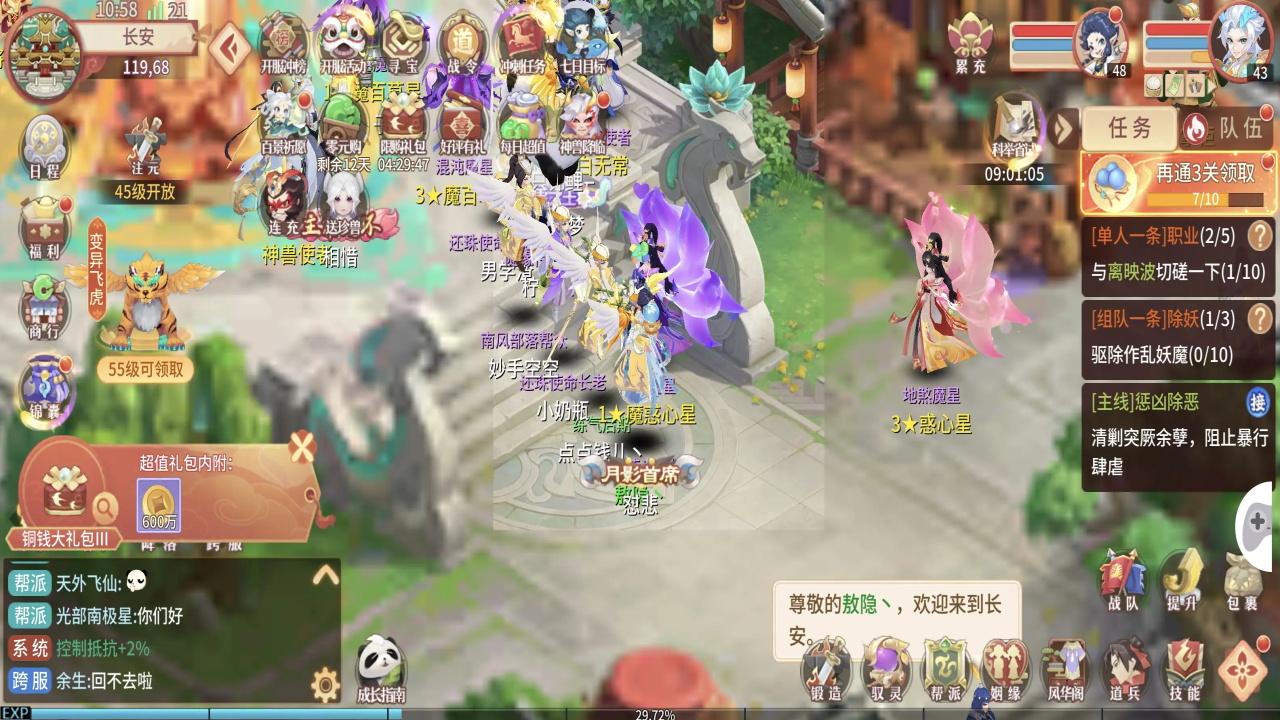Open the 日程 schedule icon
1280x720 pixels.
click(44, 146)
